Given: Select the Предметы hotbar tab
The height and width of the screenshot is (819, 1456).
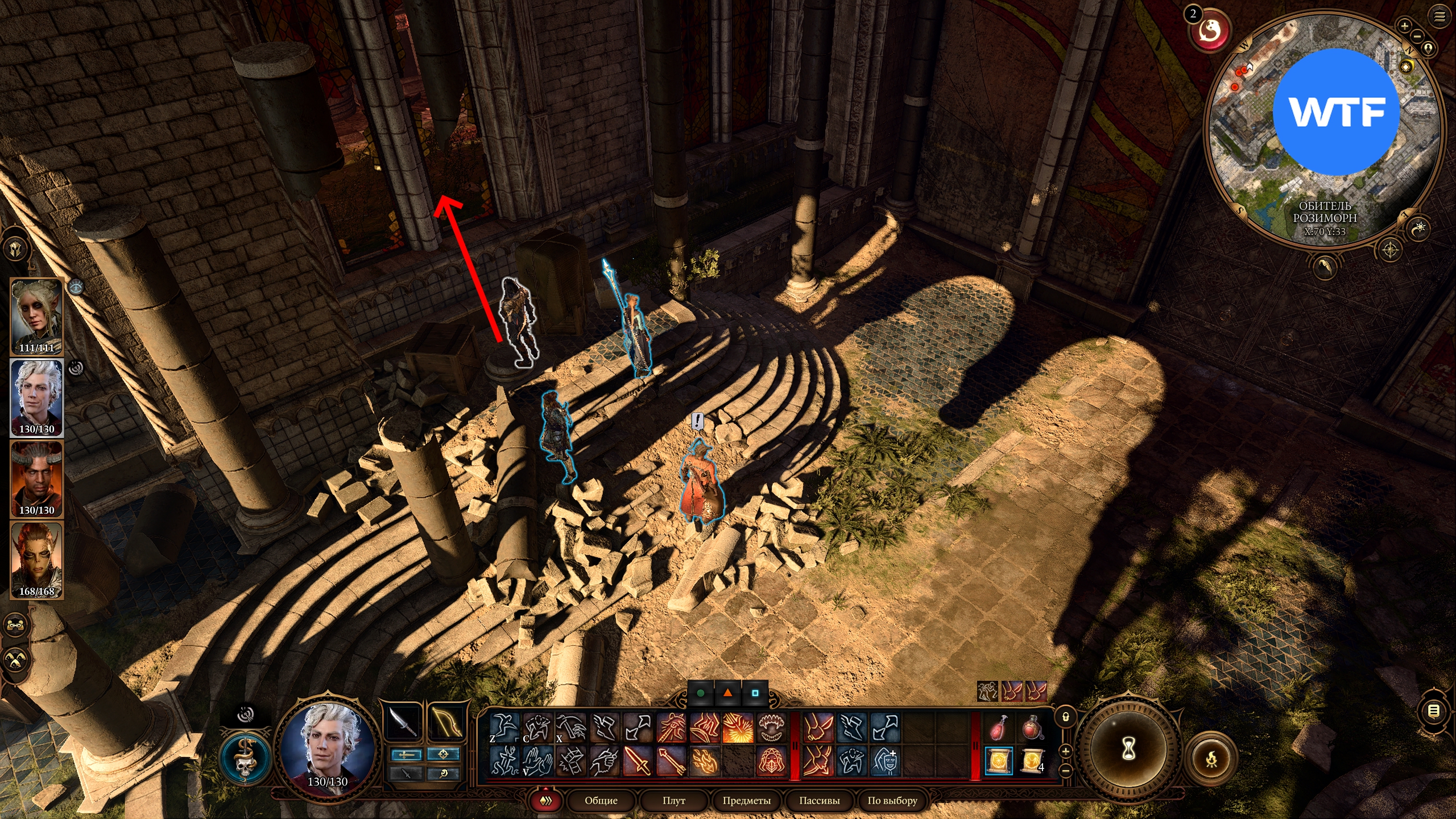Looking at the screenshot, I should tap(746, 800).
